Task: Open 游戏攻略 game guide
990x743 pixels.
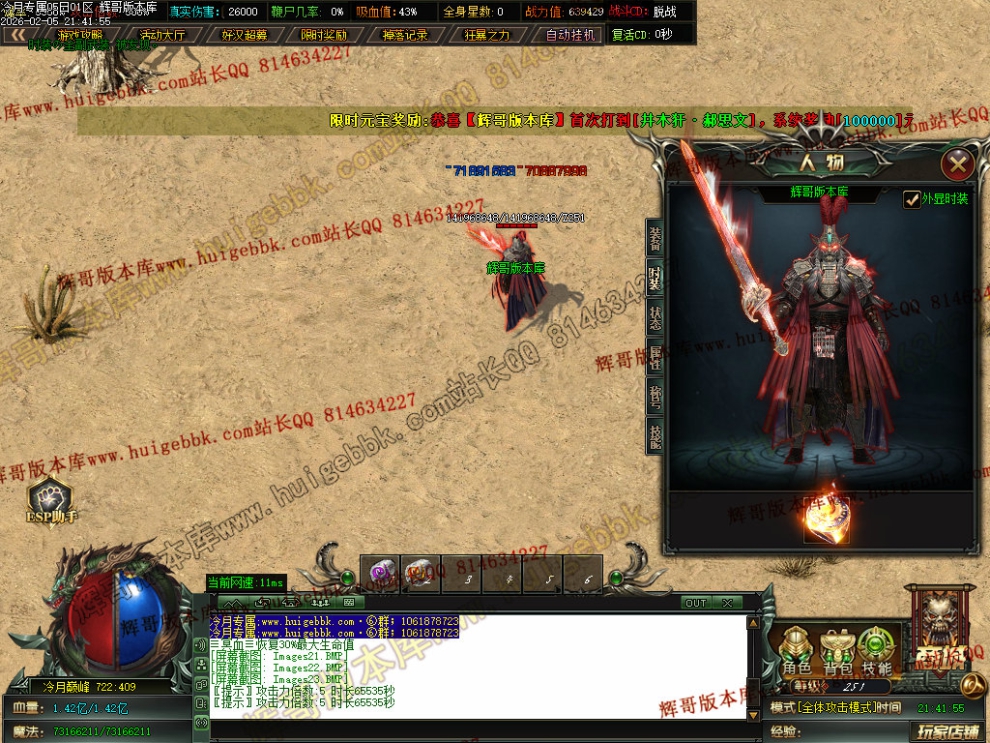Action: point(80,35)
